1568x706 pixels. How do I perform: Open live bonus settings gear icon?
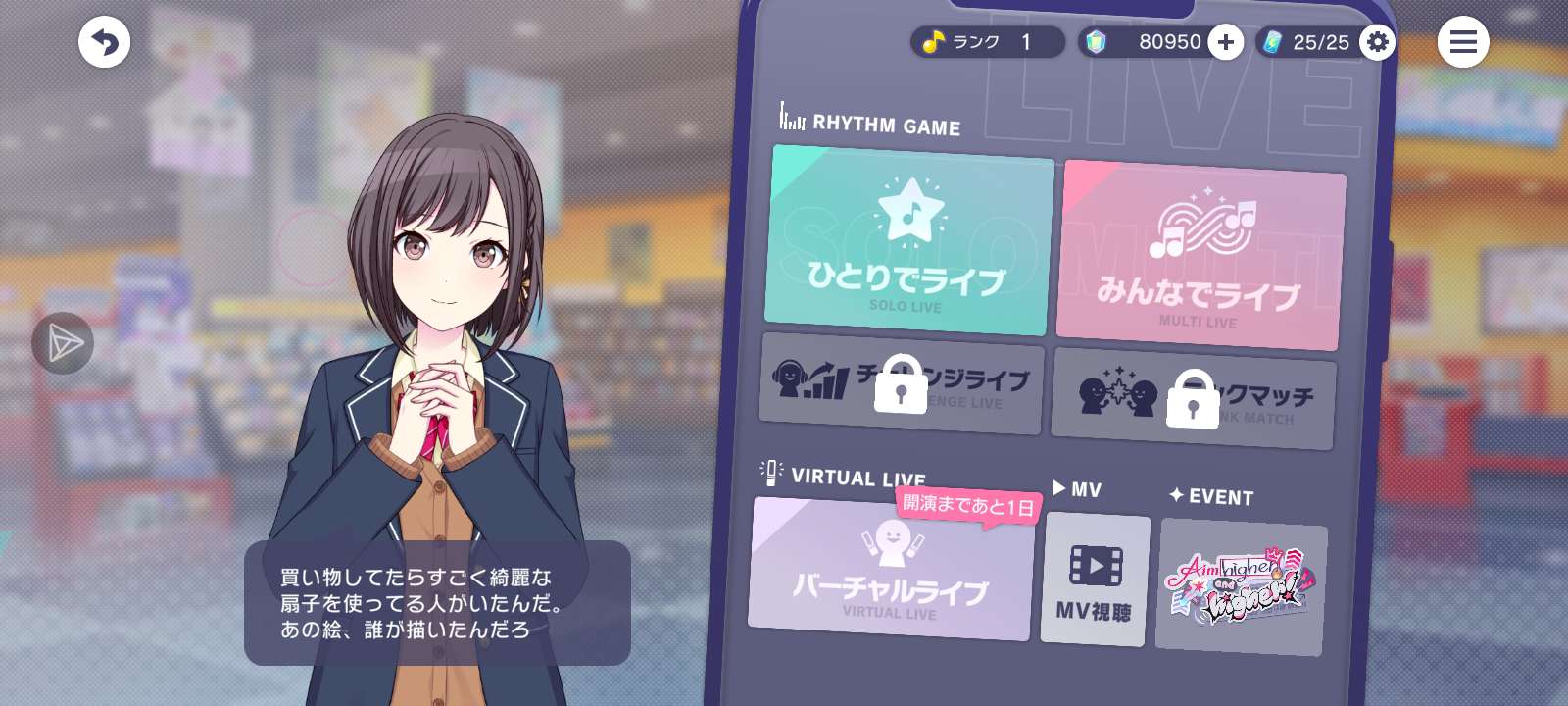tap(1377, 42)
